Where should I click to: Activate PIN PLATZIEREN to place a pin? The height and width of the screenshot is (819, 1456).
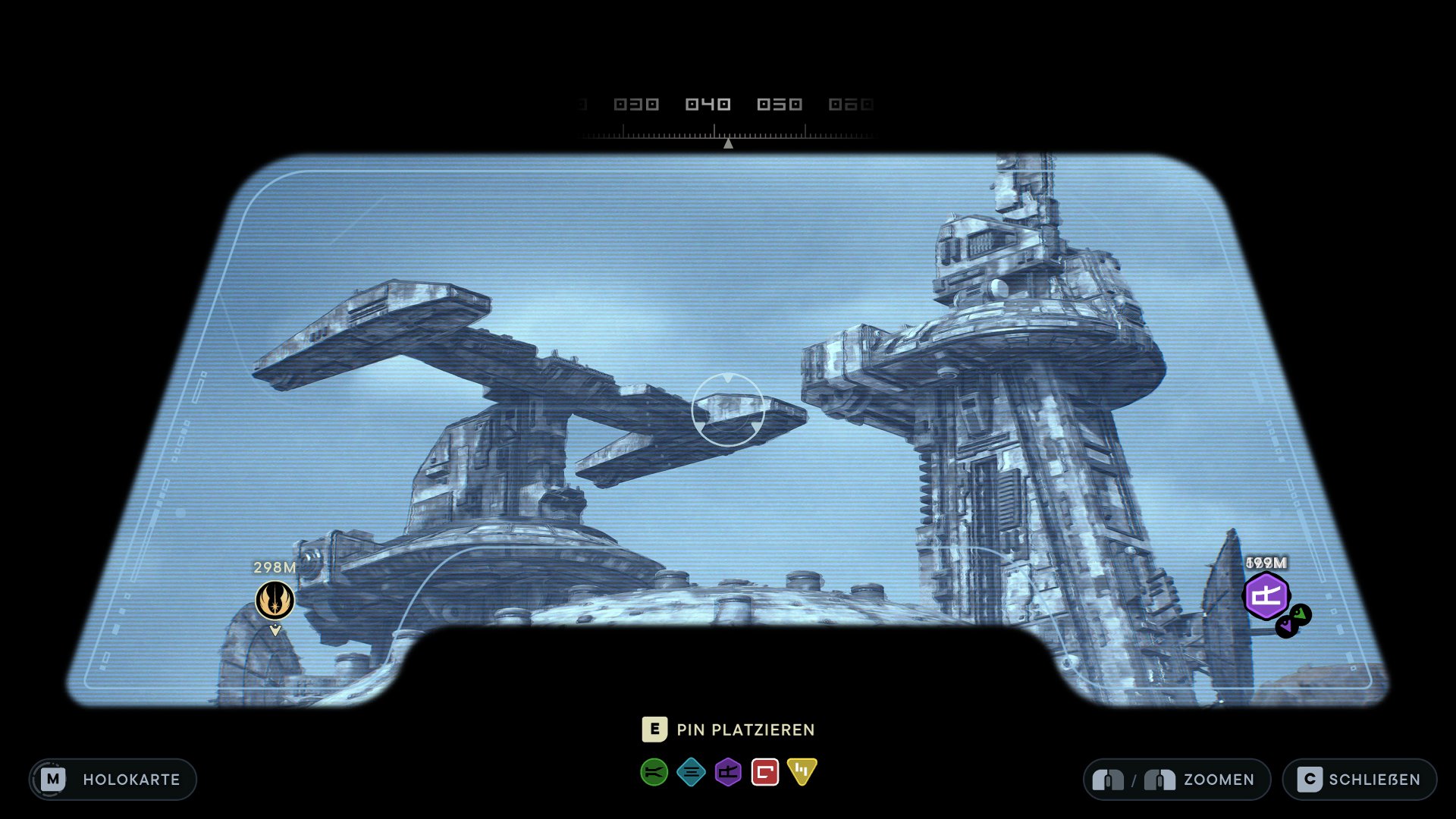[745, 730]
